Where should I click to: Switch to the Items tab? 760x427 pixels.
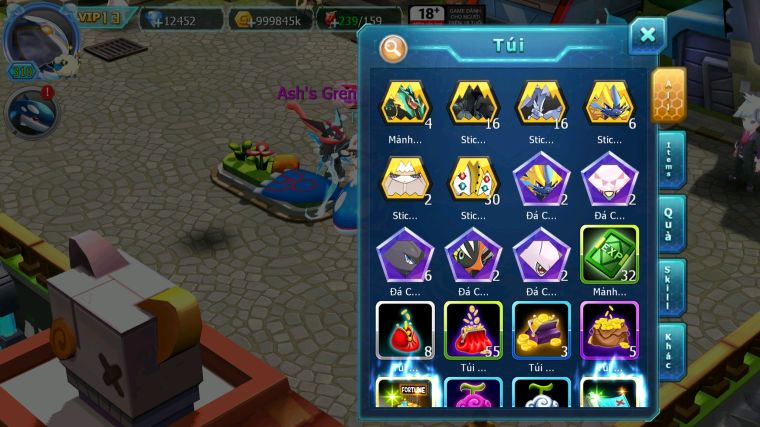(672, 160)
